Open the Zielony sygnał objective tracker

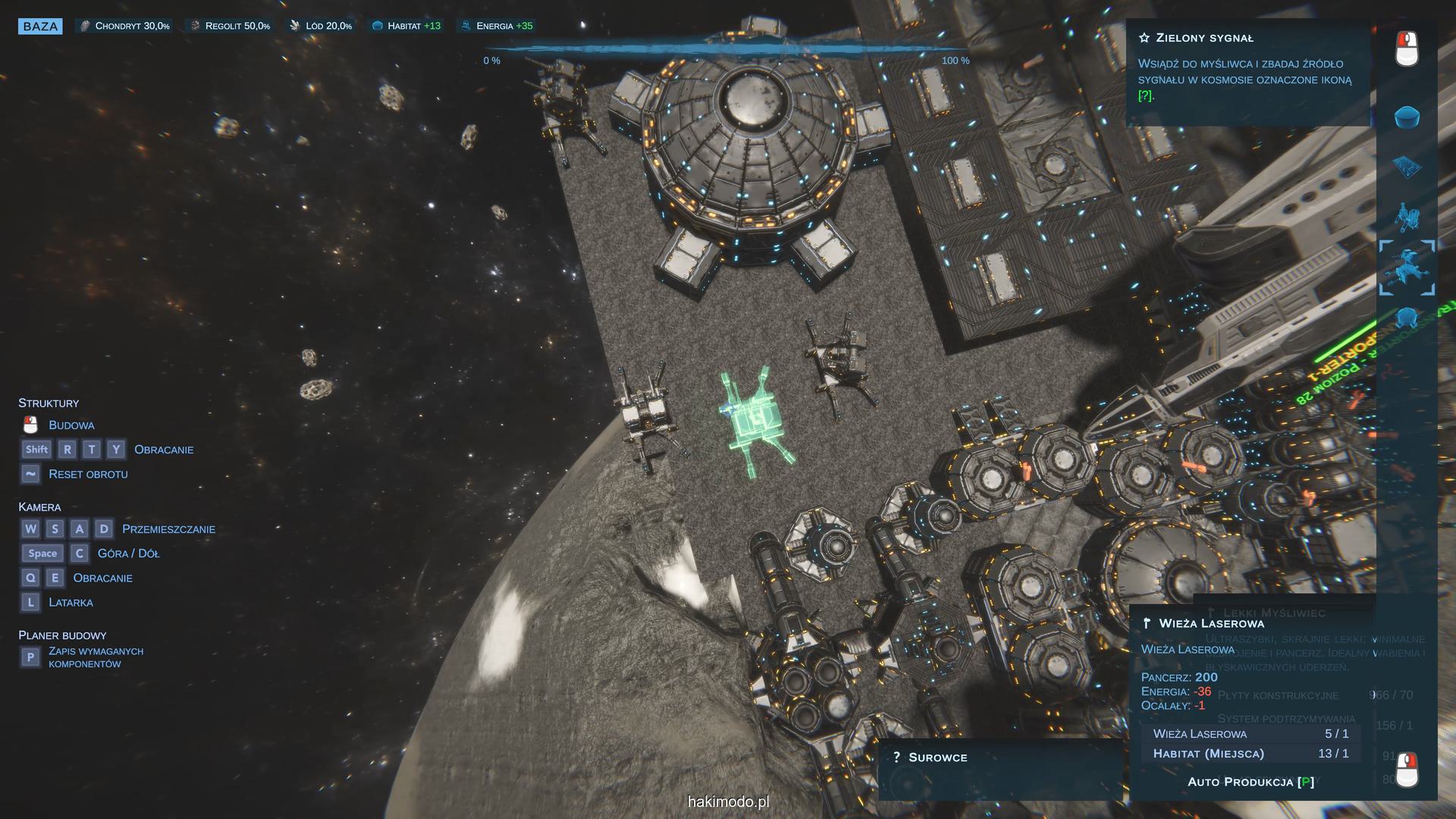(x=1204, y=38)
